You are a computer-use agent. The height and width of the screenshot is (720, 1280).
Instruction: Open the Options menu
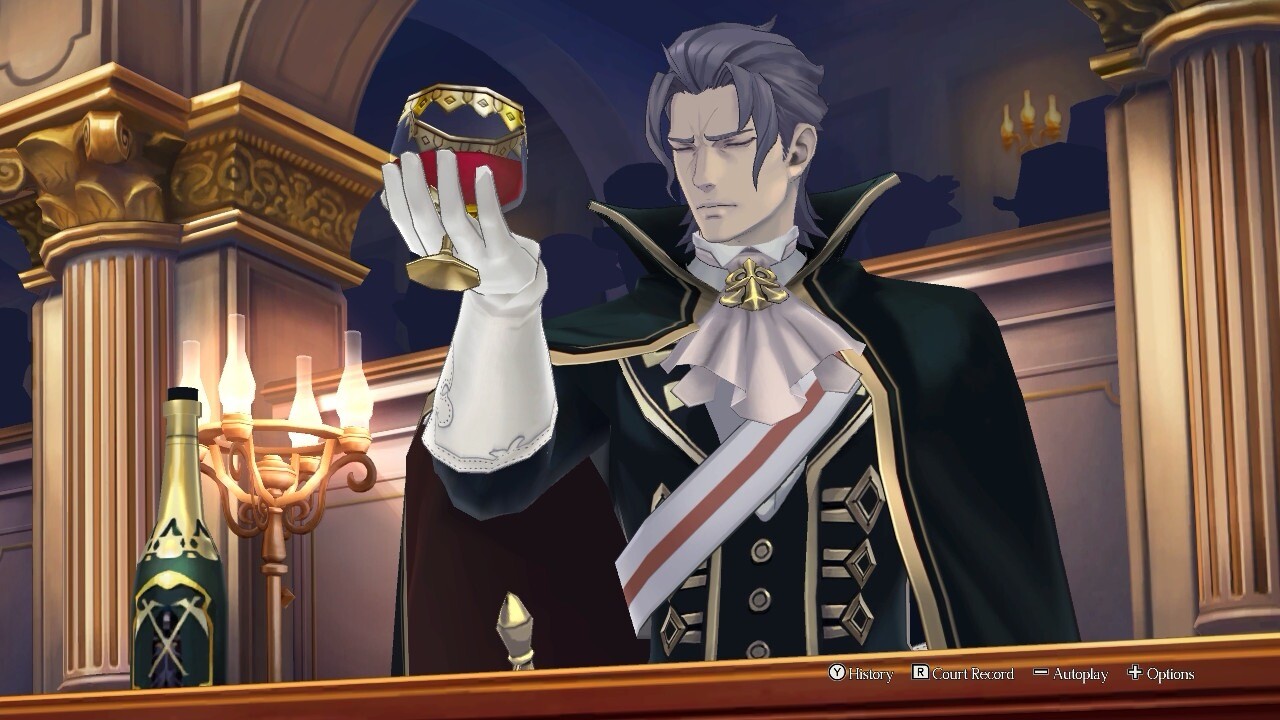point(1160,674)
